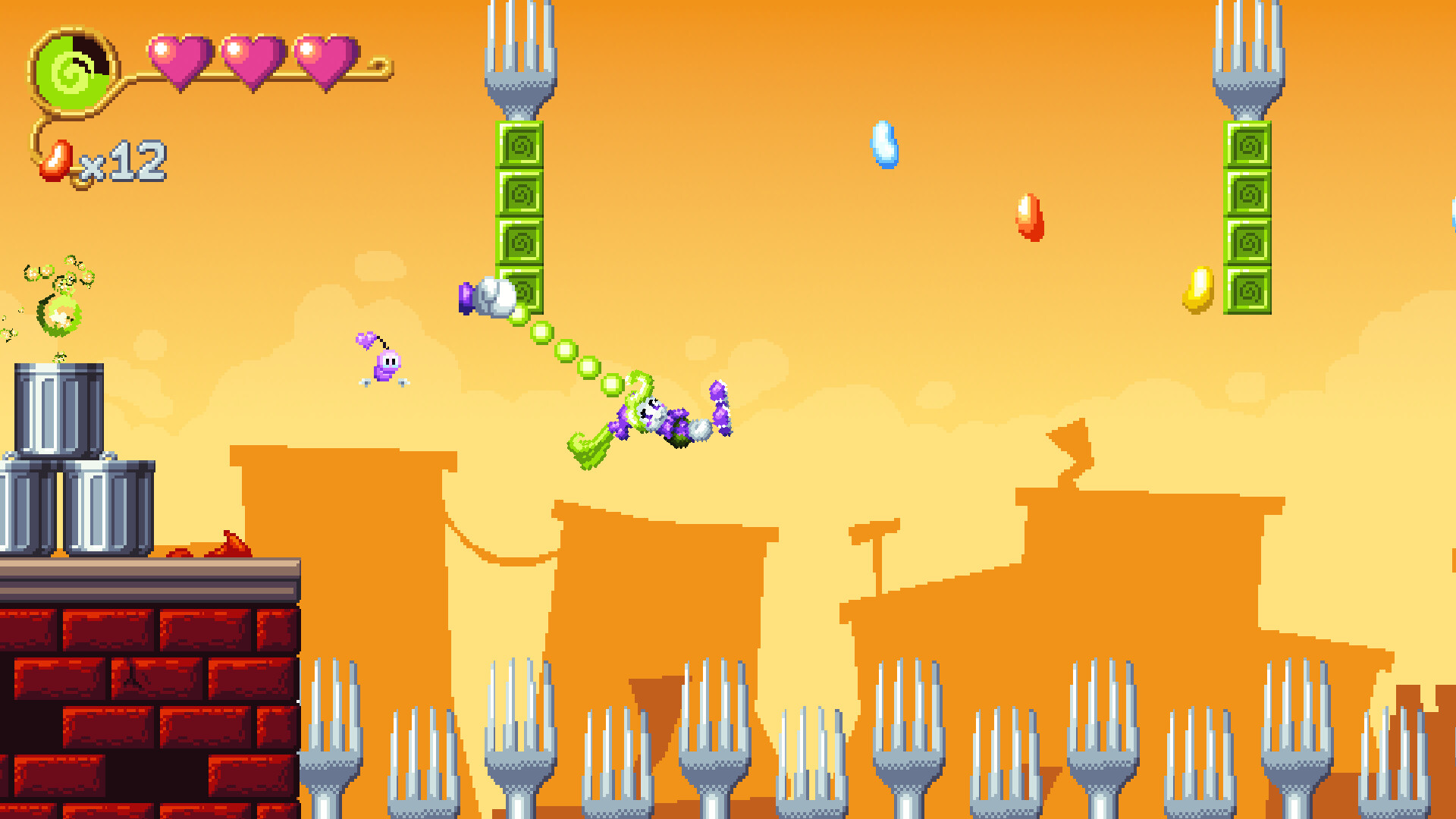
Task: Toggle the first pink heart in the health bar
Action: [180, 59]
